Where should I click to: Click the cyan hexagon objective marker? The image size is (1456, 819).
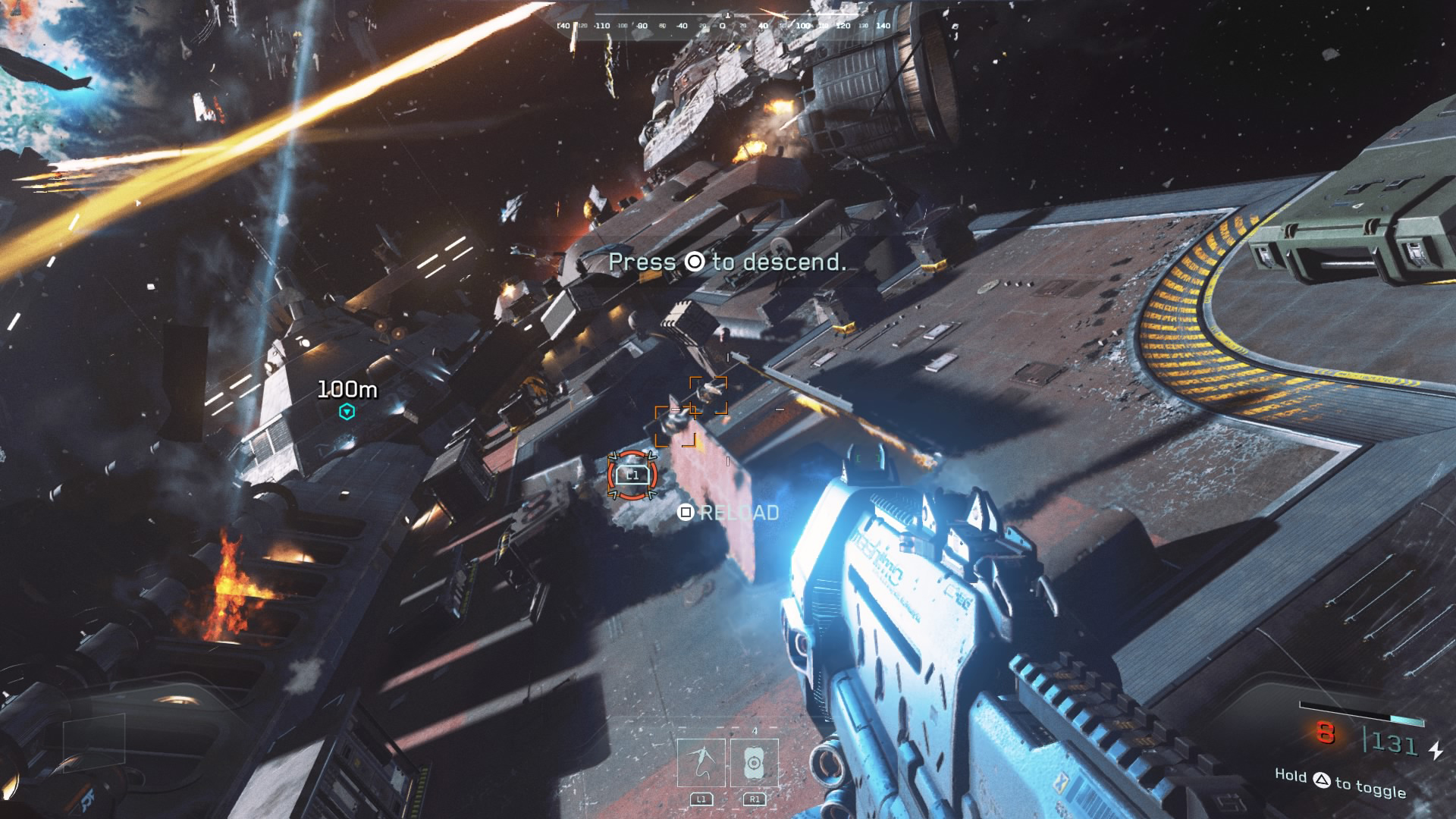[x=347, y=412]
